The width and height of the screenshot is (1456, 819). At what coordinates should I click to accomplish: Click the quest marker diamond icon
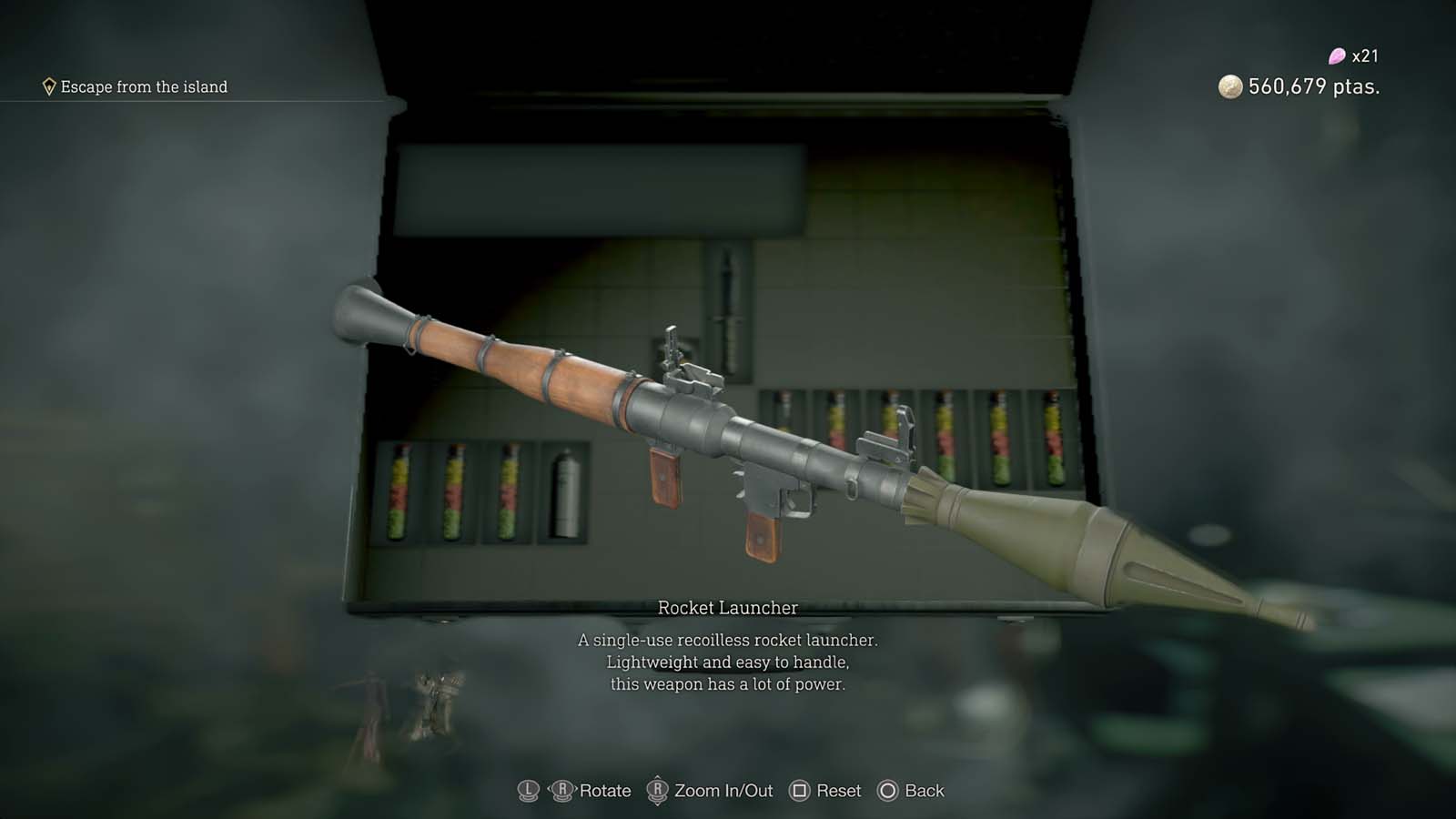click(x=47, y=86)
